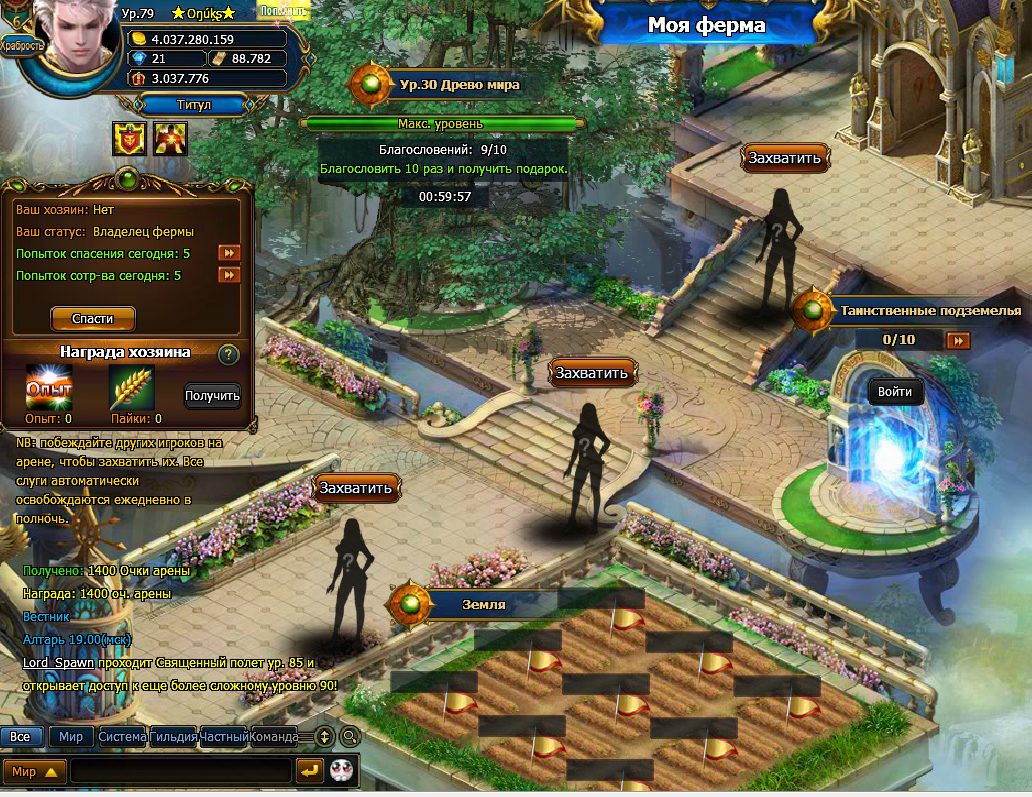Switch to the Гильдия chat tab

tap(173, 737)
